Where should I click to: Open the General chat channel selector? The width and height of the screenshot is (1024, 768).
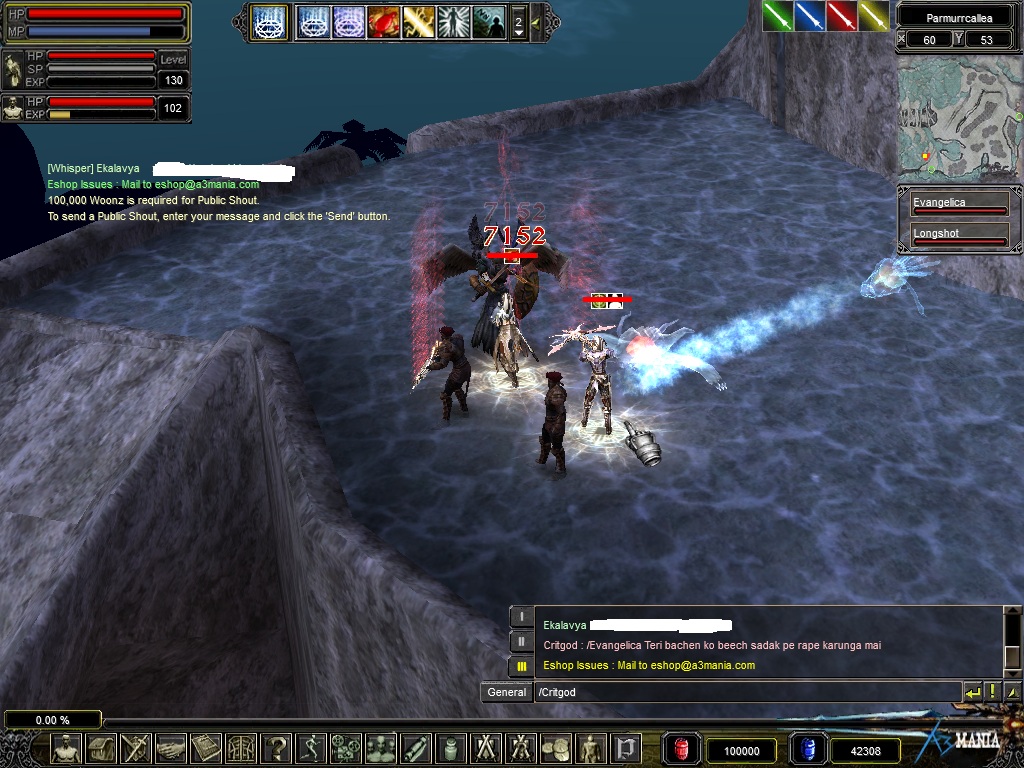pos(507,692)
